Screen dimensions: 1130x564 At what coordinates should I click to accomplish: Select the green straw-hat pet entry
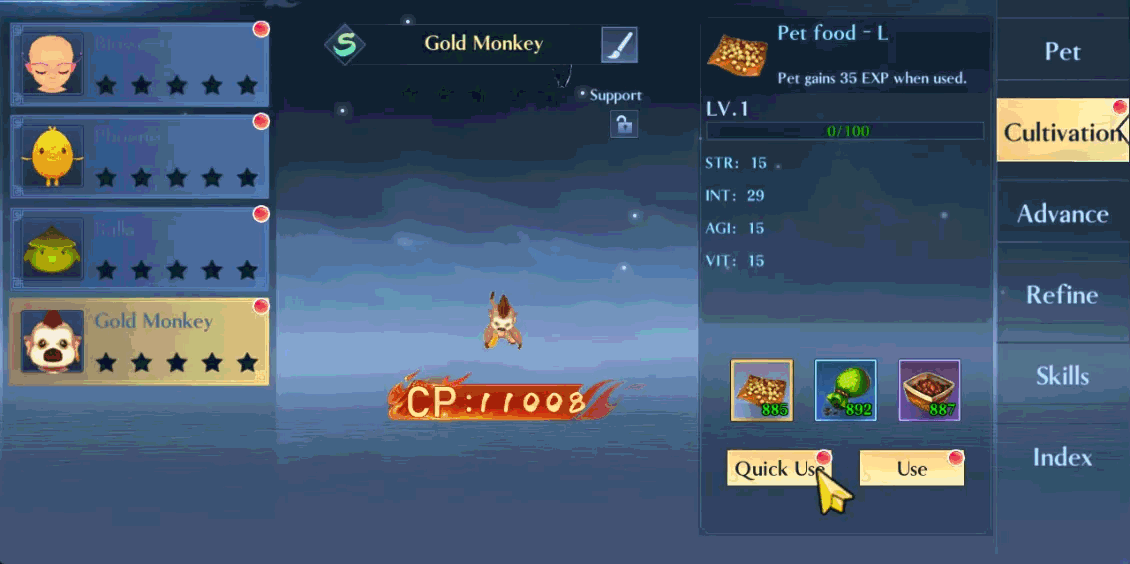tap(140, 249)
